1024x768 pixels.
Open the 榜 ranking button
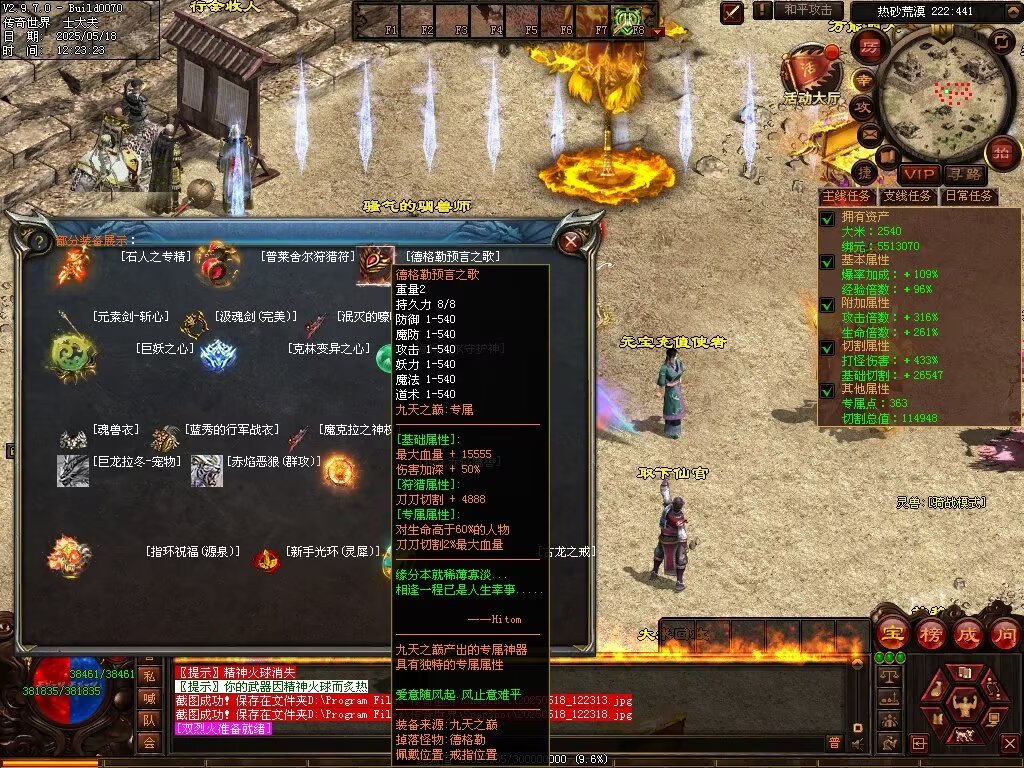coord(930,632)
